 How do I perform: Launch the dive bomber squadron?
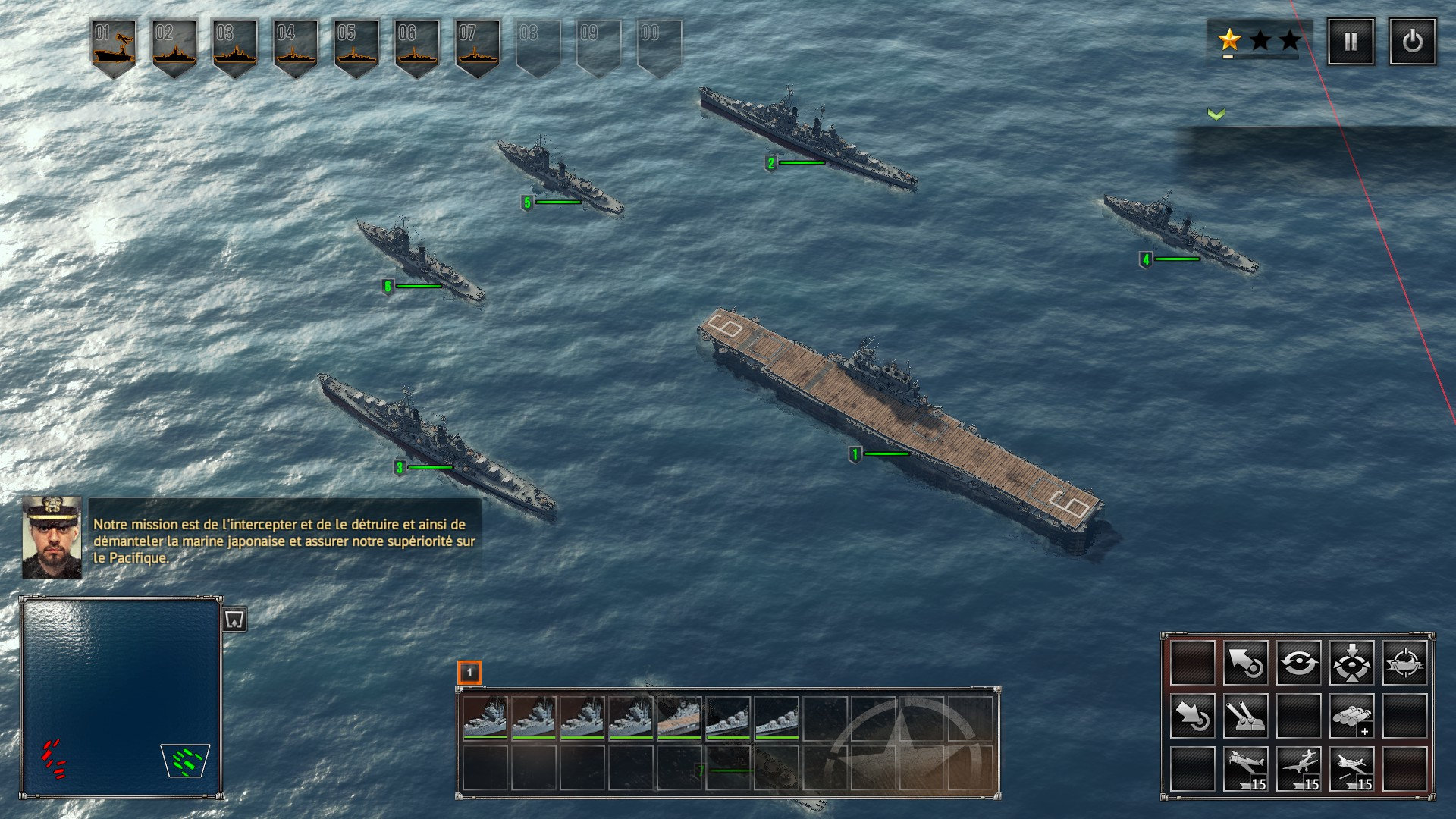pyautogui.click(x=1298, y=769)
